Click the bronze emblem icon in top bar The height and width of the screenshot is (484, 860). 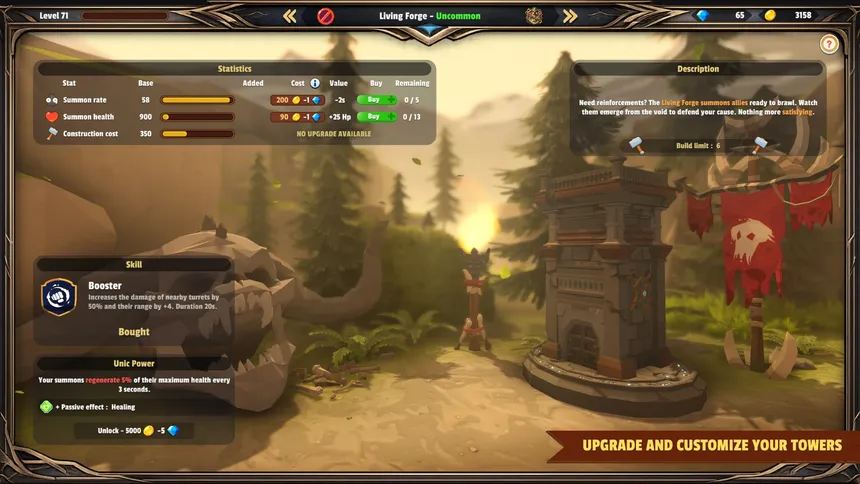coord(535,16)
